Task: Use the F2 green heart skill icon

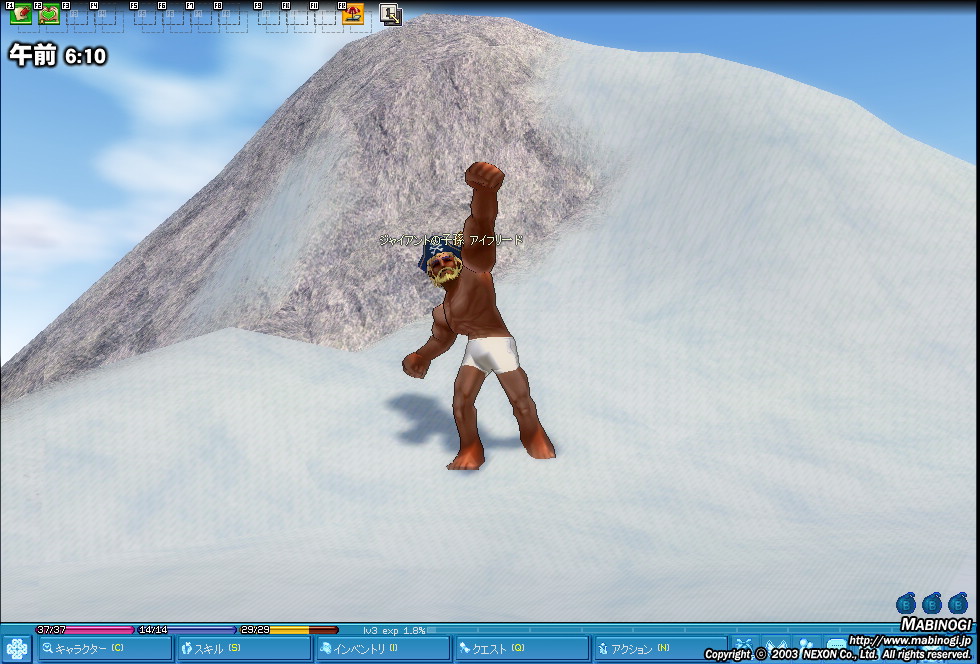Action: [x=49, y=15]
